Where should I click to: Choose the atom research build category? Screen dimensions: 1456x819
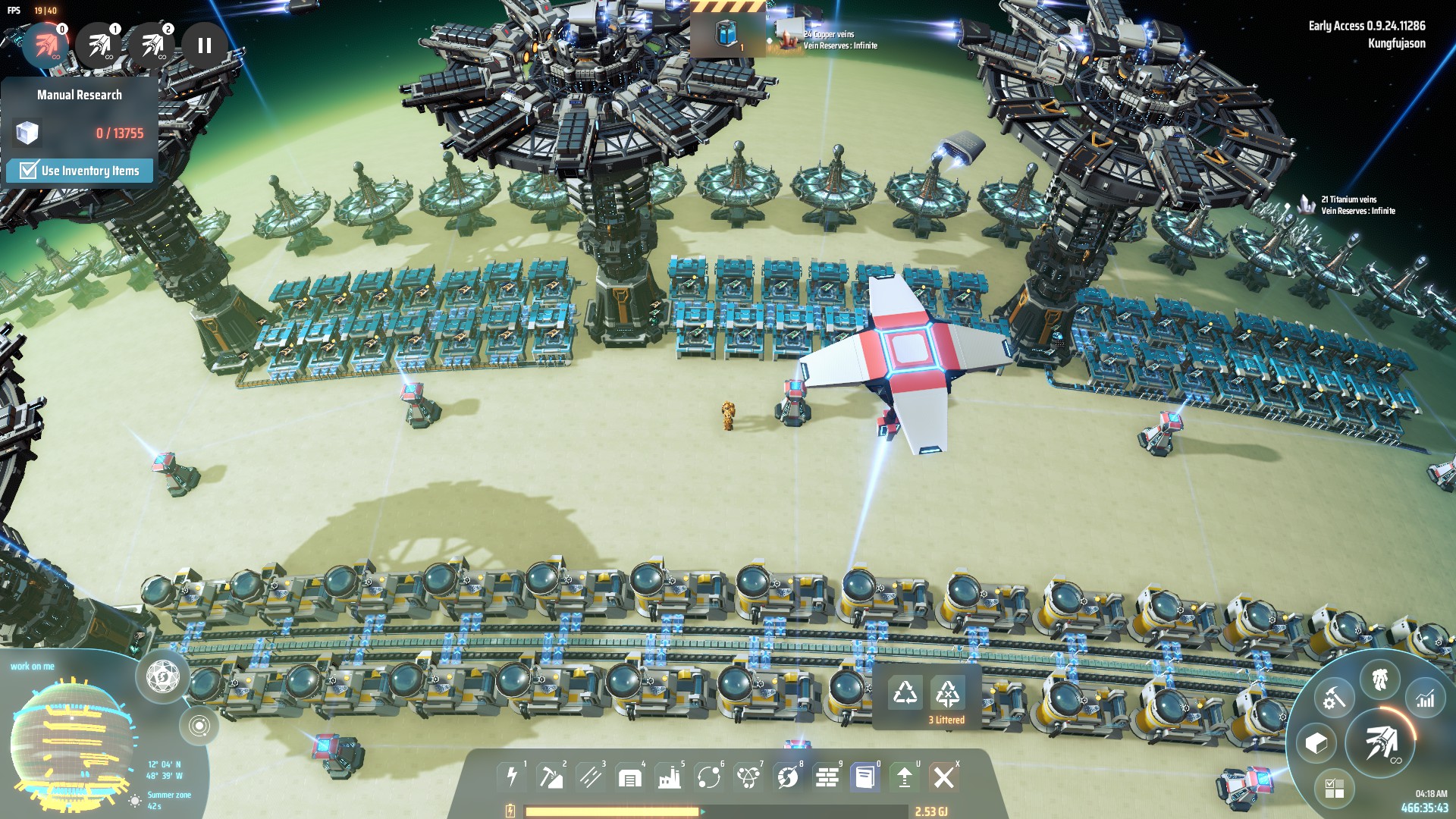coord(748,777)
